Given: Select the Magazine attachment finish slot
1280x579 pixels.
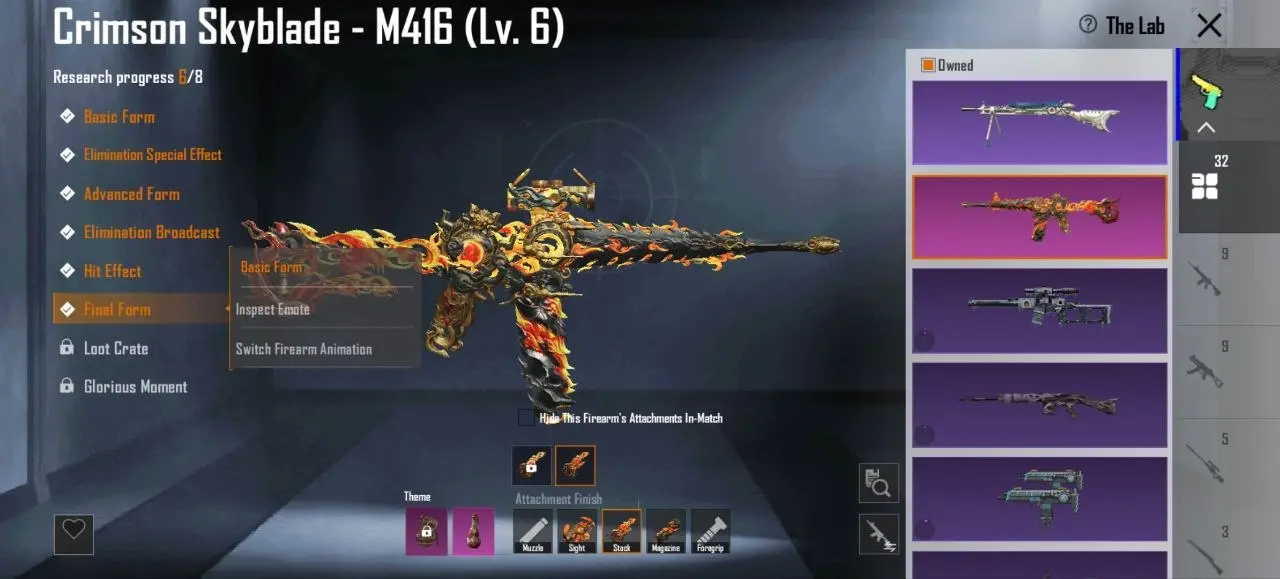Looking at the screenshot, I should click(x=666, y=531).
